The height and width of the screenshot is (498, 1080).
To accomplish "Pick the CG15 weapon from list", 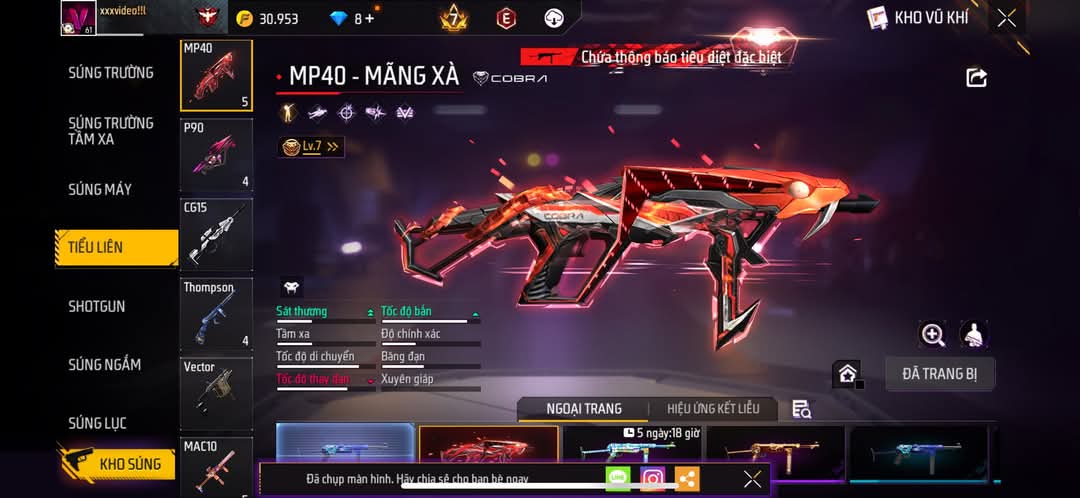I will coord(216,234).
